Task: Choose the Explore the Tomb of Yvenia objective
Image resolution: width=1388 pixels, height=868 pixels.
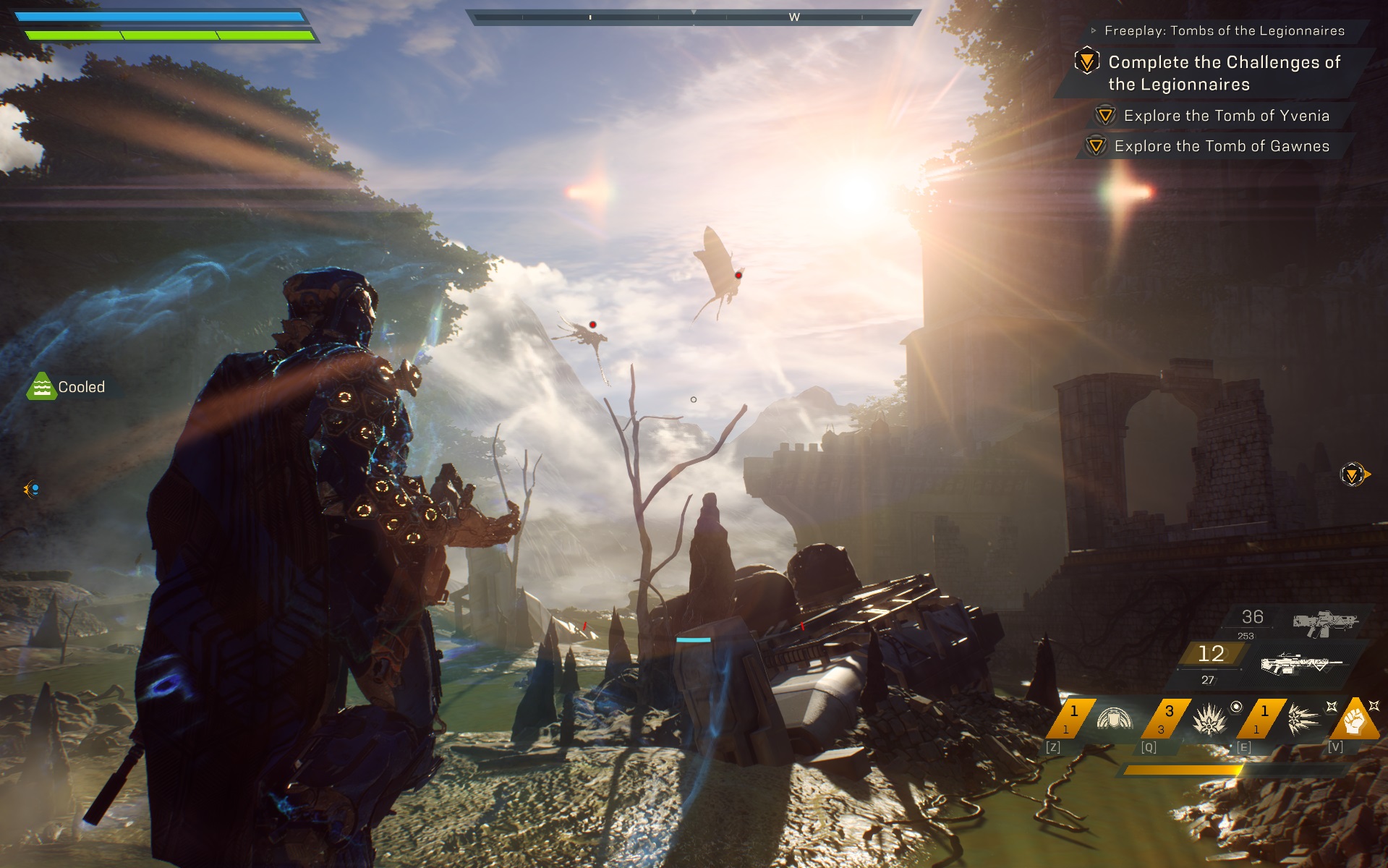Action: tap(1226, 116)
